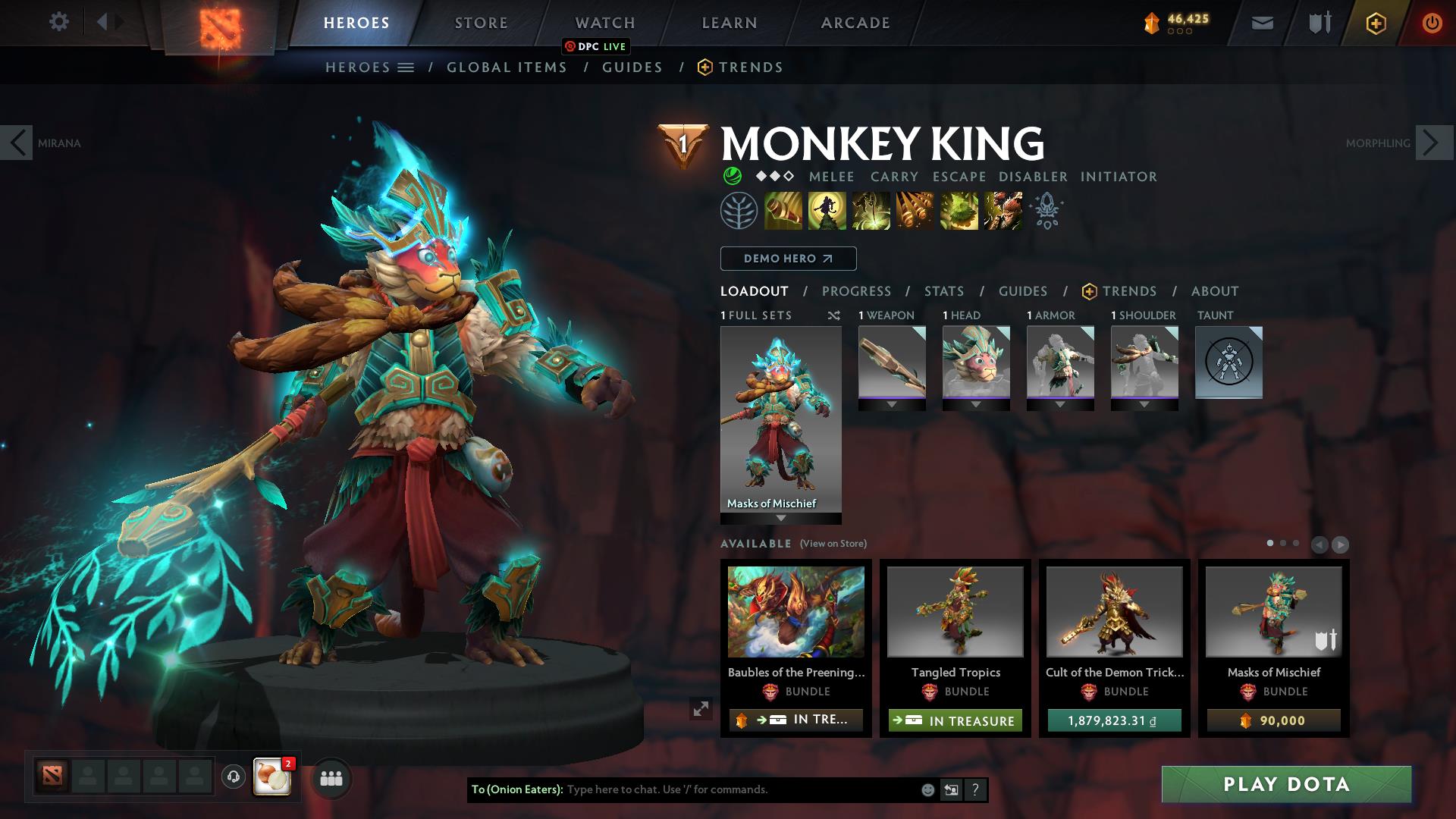This screenshot has width=1456, height=819.
Task: Open the ARCADE menu item
Action: 854,22
